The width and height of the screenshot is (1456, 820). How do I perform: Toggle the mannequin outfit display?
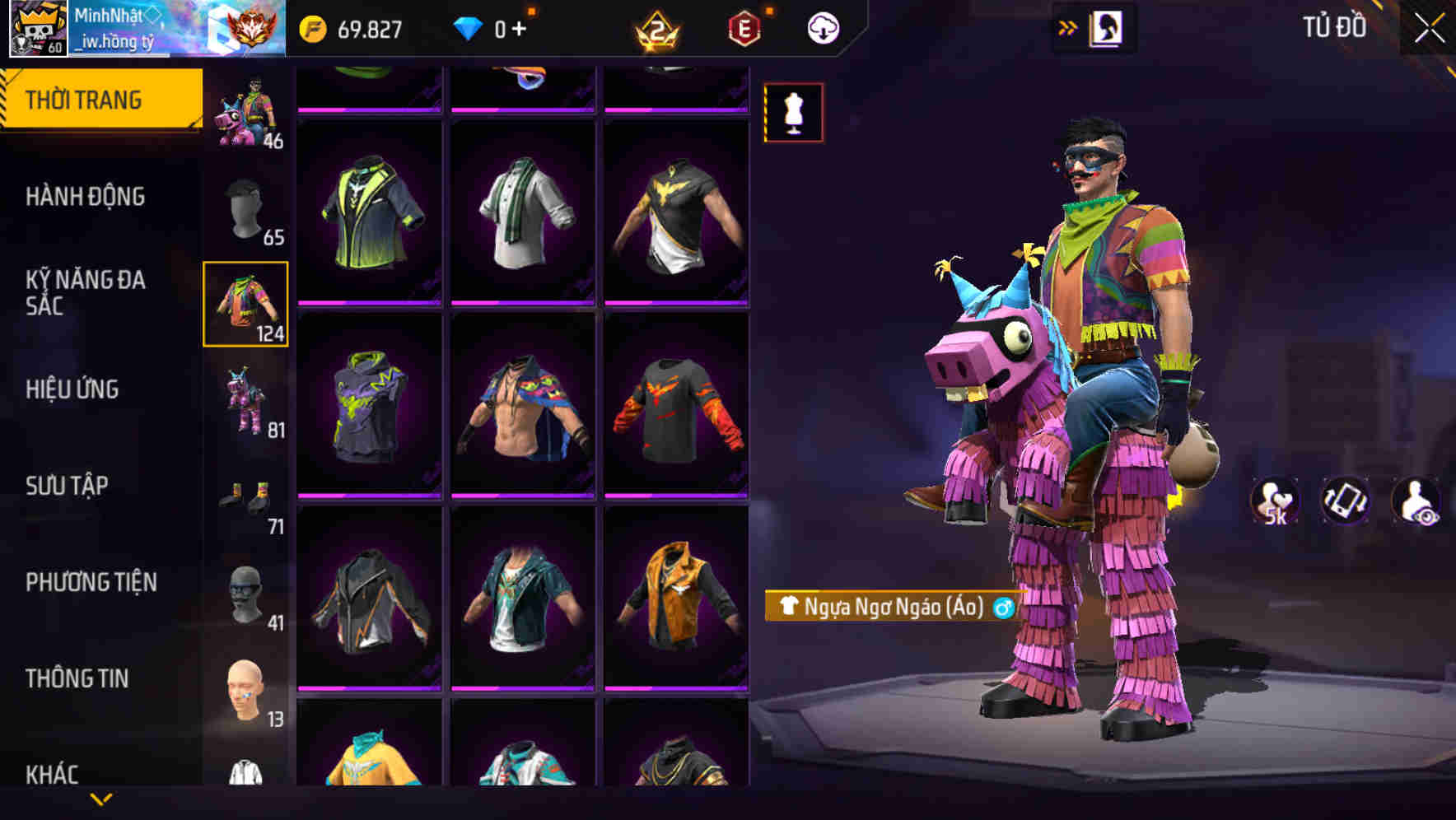coord(793,113)
